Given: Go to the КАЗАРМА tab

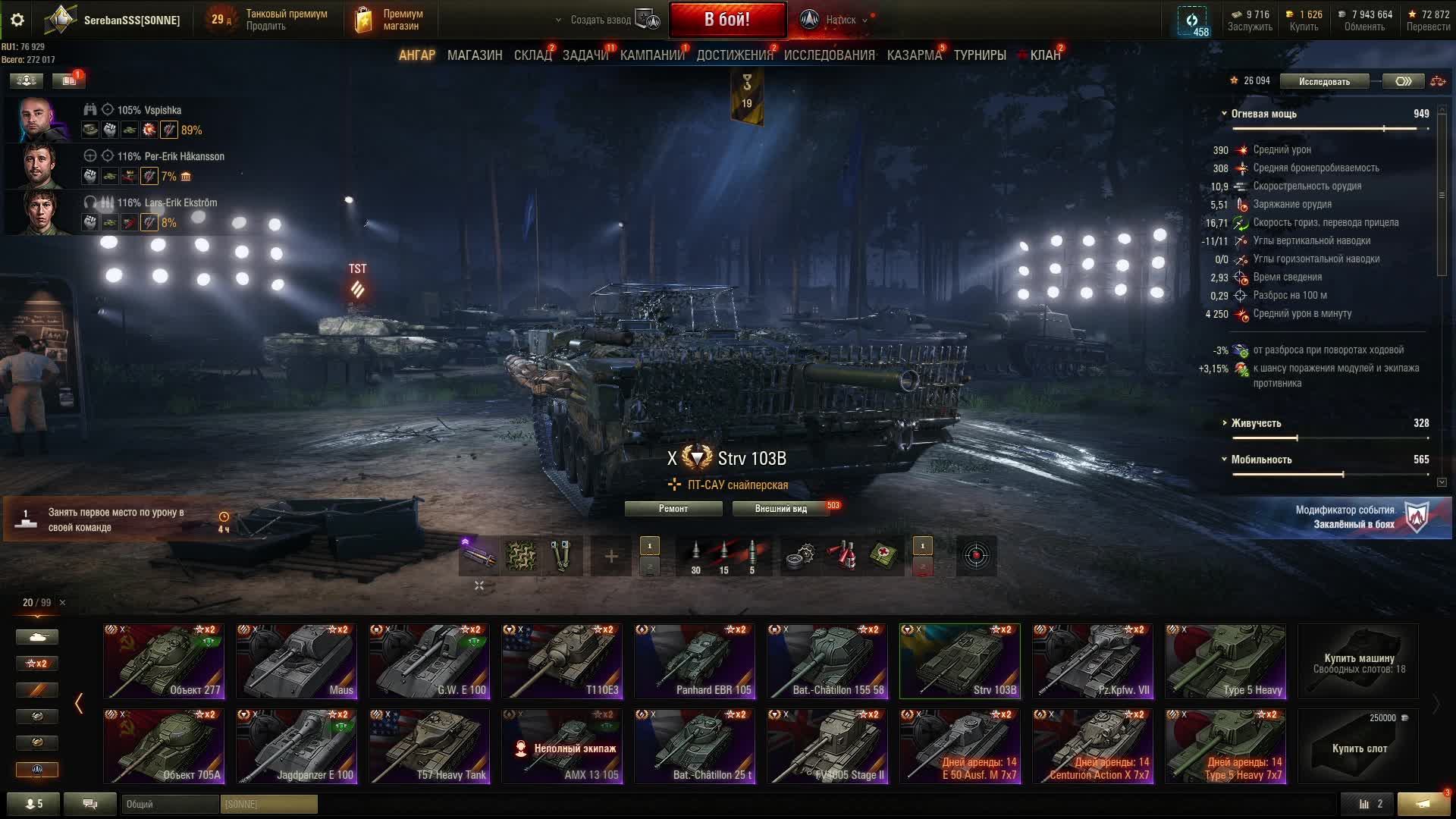Looking at the screenshot, I should pyautogui.click(x=914, y=55).
